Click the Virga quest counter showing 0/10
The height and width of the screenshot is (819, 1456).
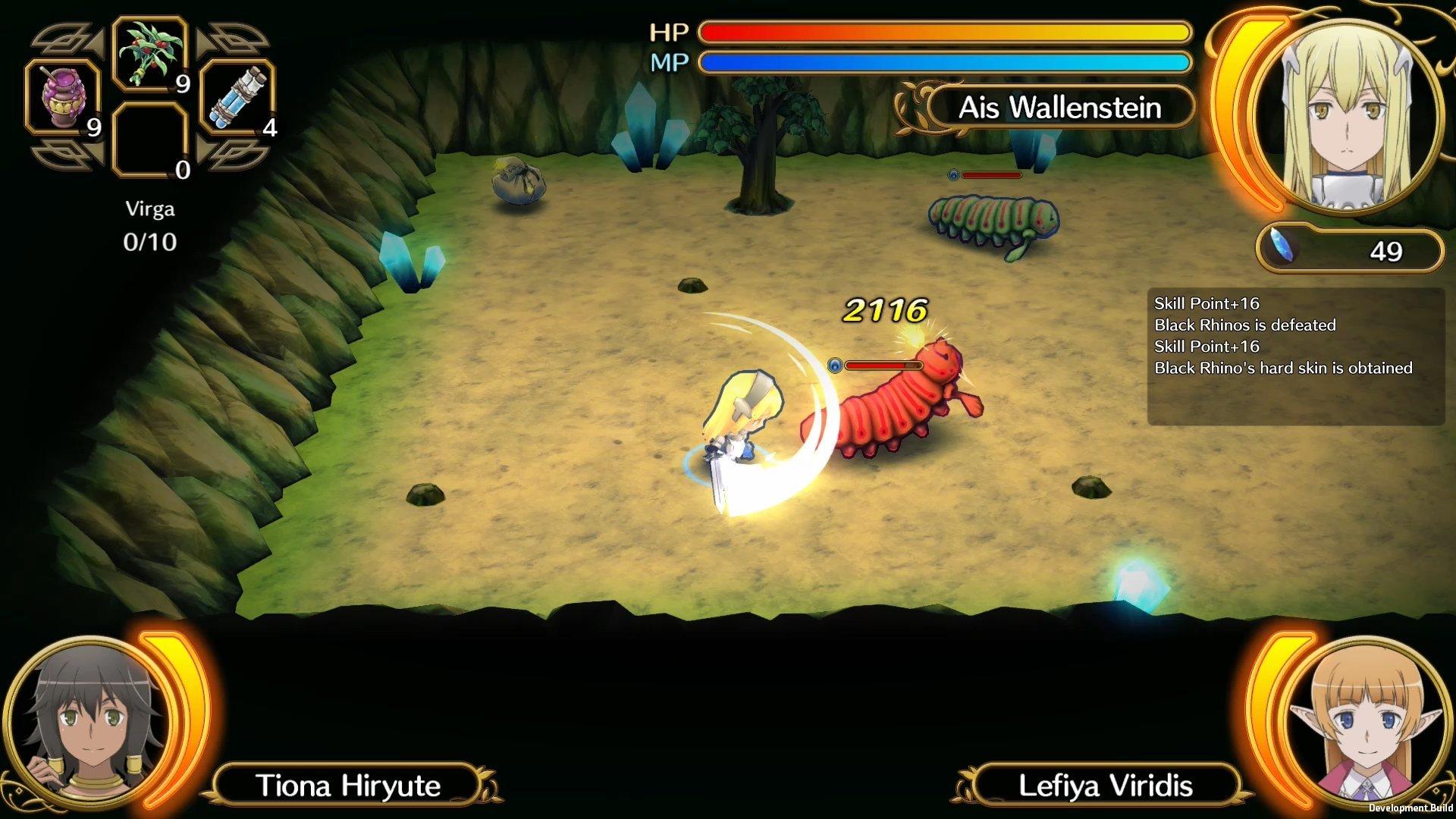(150, 227)
